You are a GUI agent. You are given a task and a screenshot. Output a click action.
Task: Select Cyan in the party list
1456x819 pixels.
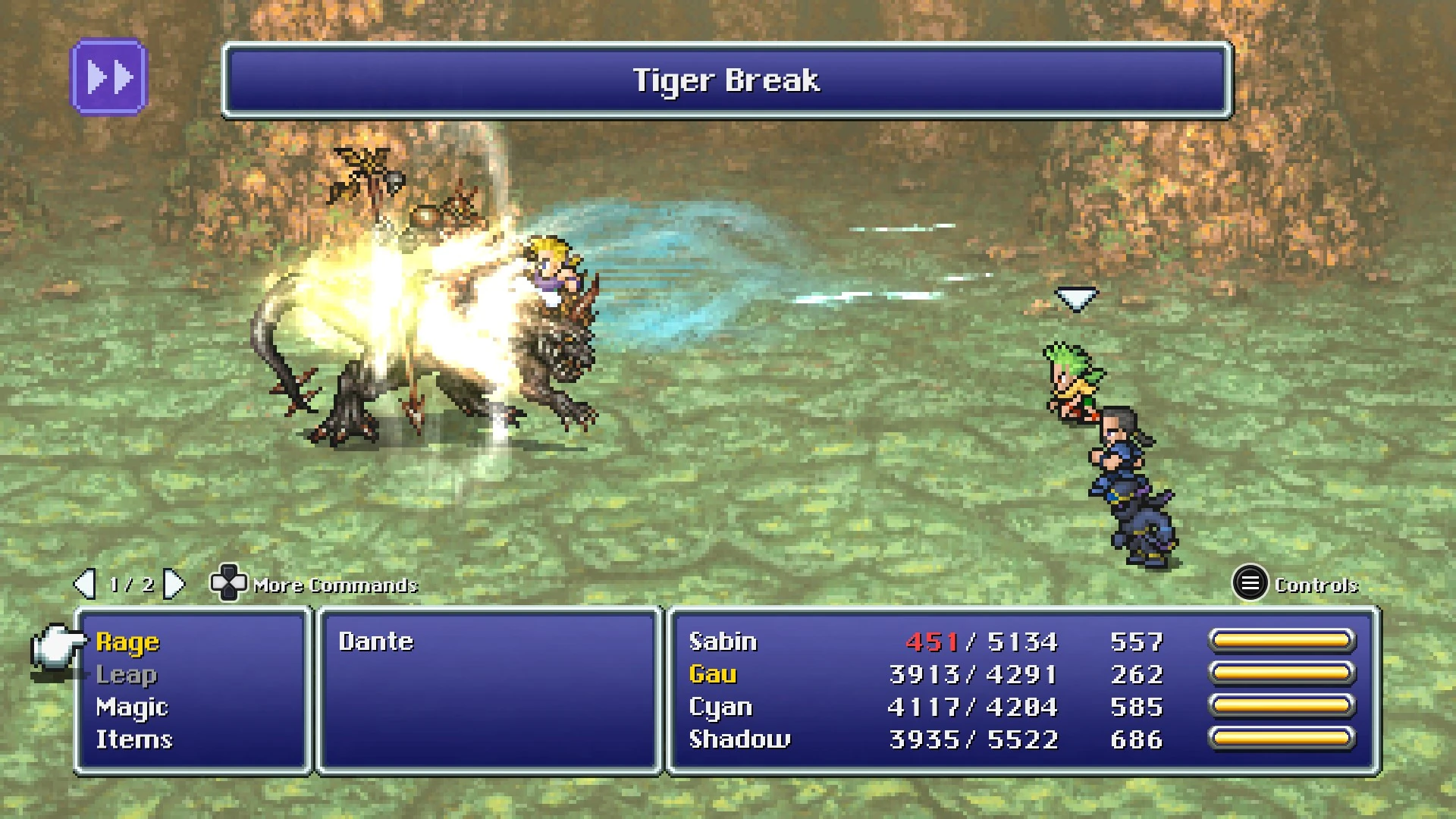click(x=720, y=708)
